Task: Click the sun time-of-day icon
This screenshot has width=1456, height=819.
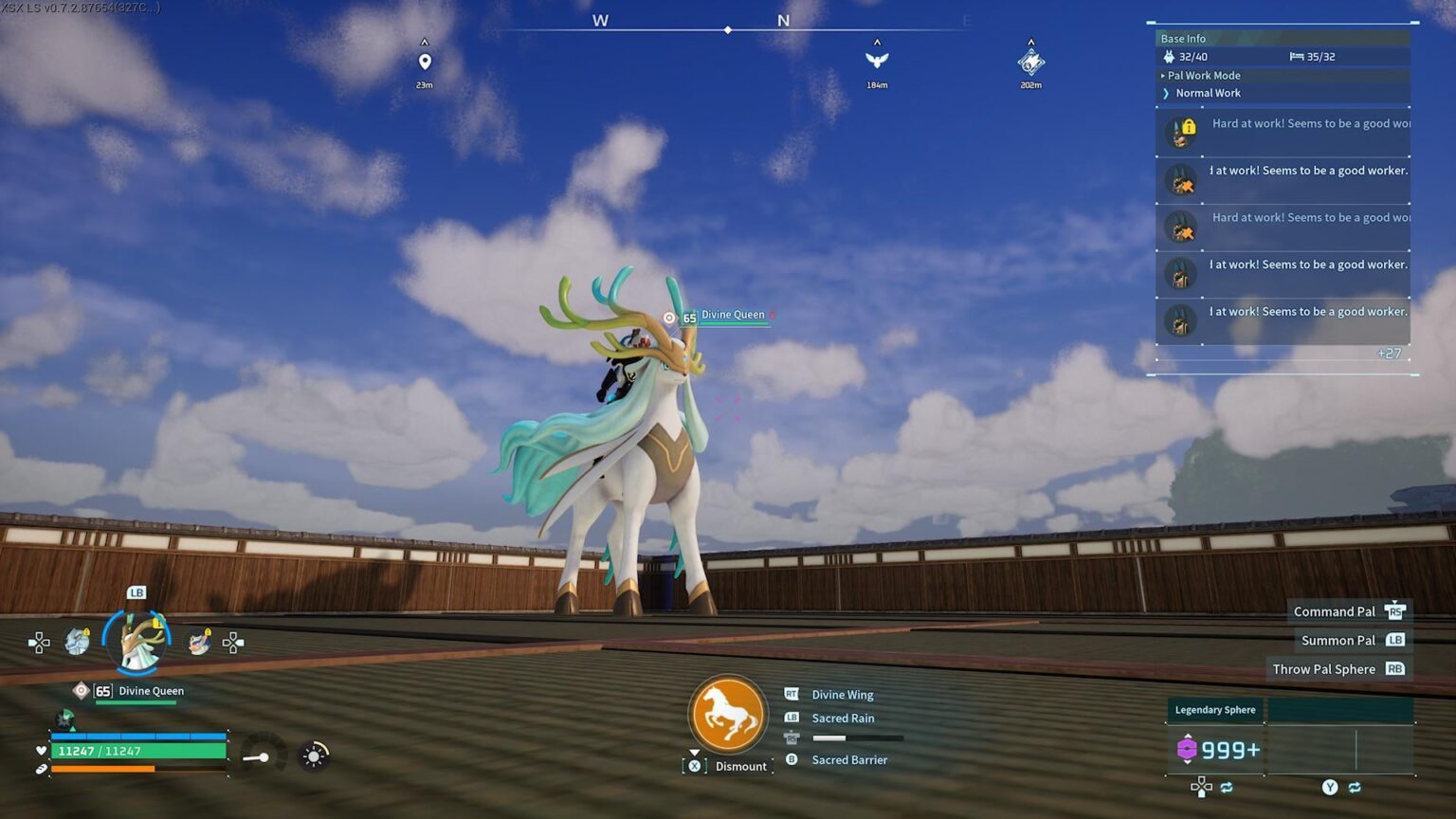Action: 314,755
